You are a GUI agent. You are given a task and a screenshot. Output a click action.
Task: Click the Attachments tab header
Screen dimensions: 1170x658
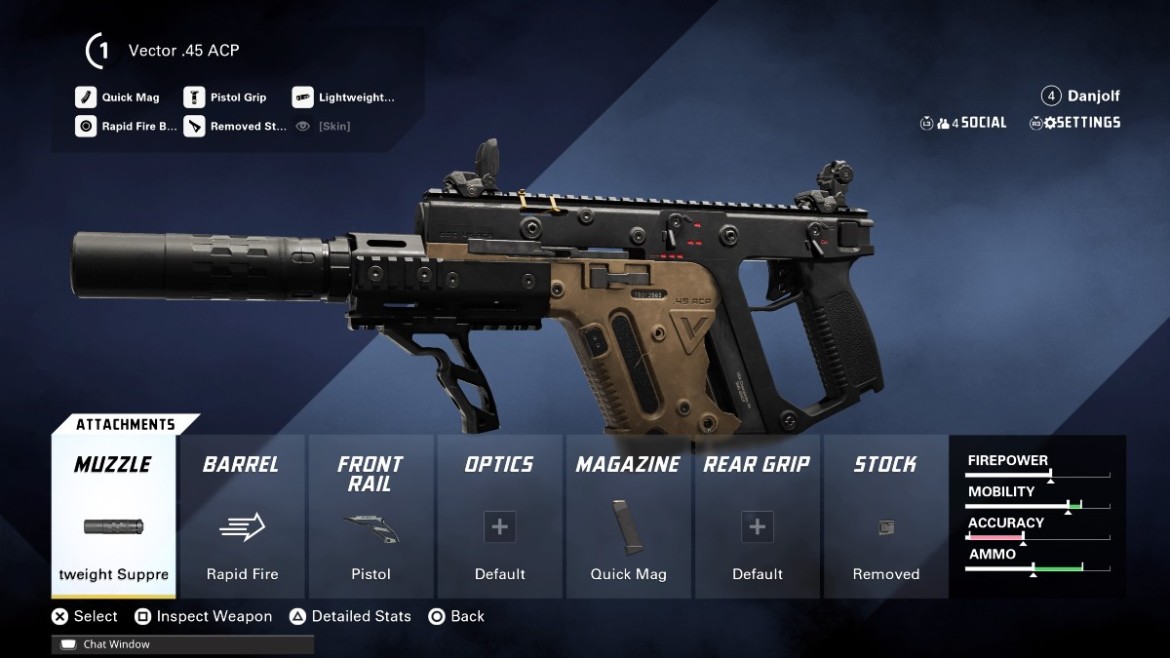tap(125, 424)
